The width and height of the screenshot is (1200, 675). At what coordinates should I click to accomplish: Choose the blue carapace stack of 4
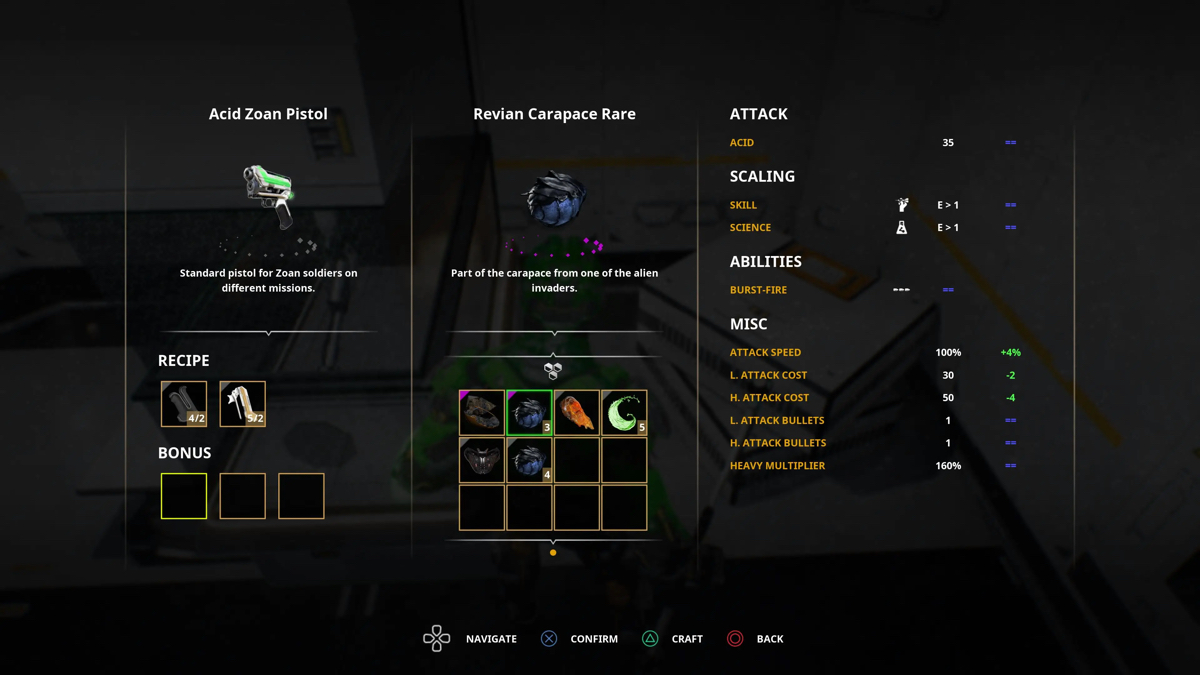tap(529, 460)
